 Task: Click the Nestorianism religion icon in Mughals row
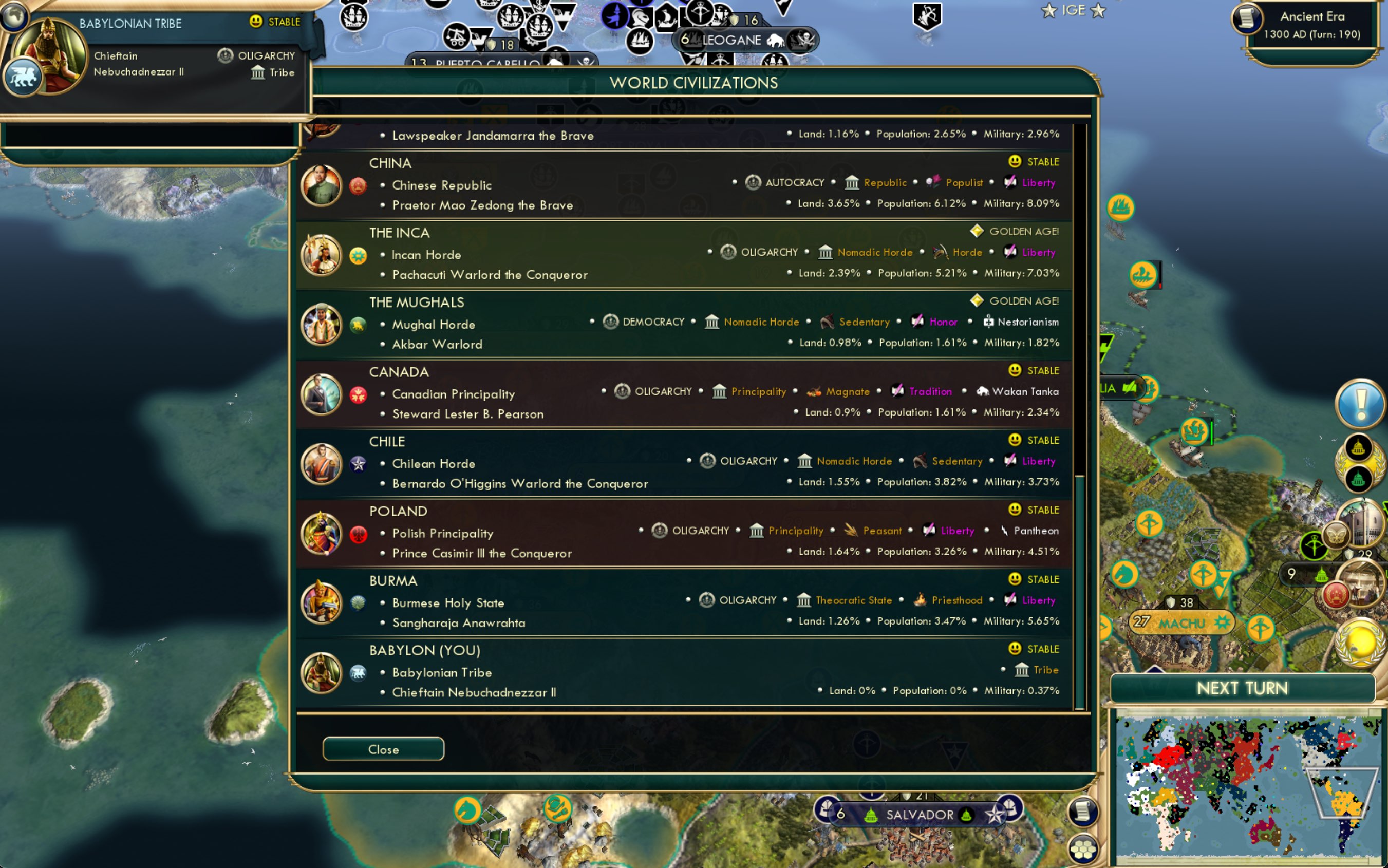point(988,322)
